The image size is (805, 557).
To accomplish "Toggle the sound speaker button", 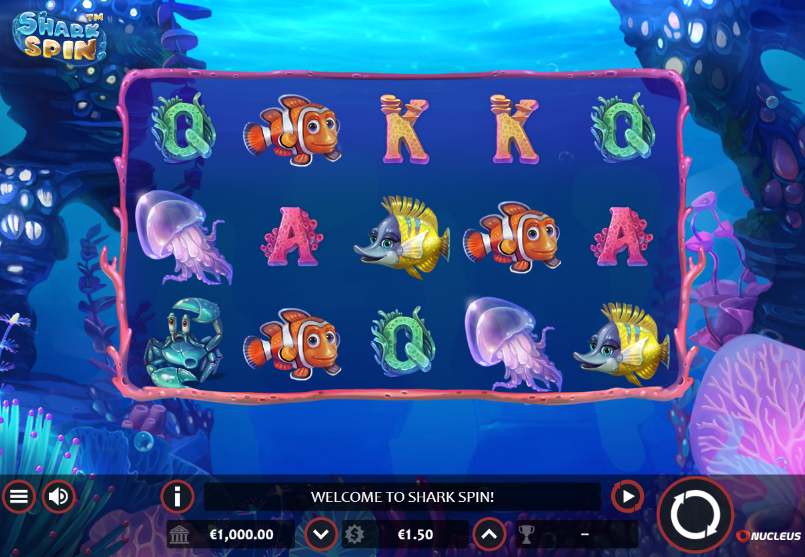I will (x=59, y=495).
